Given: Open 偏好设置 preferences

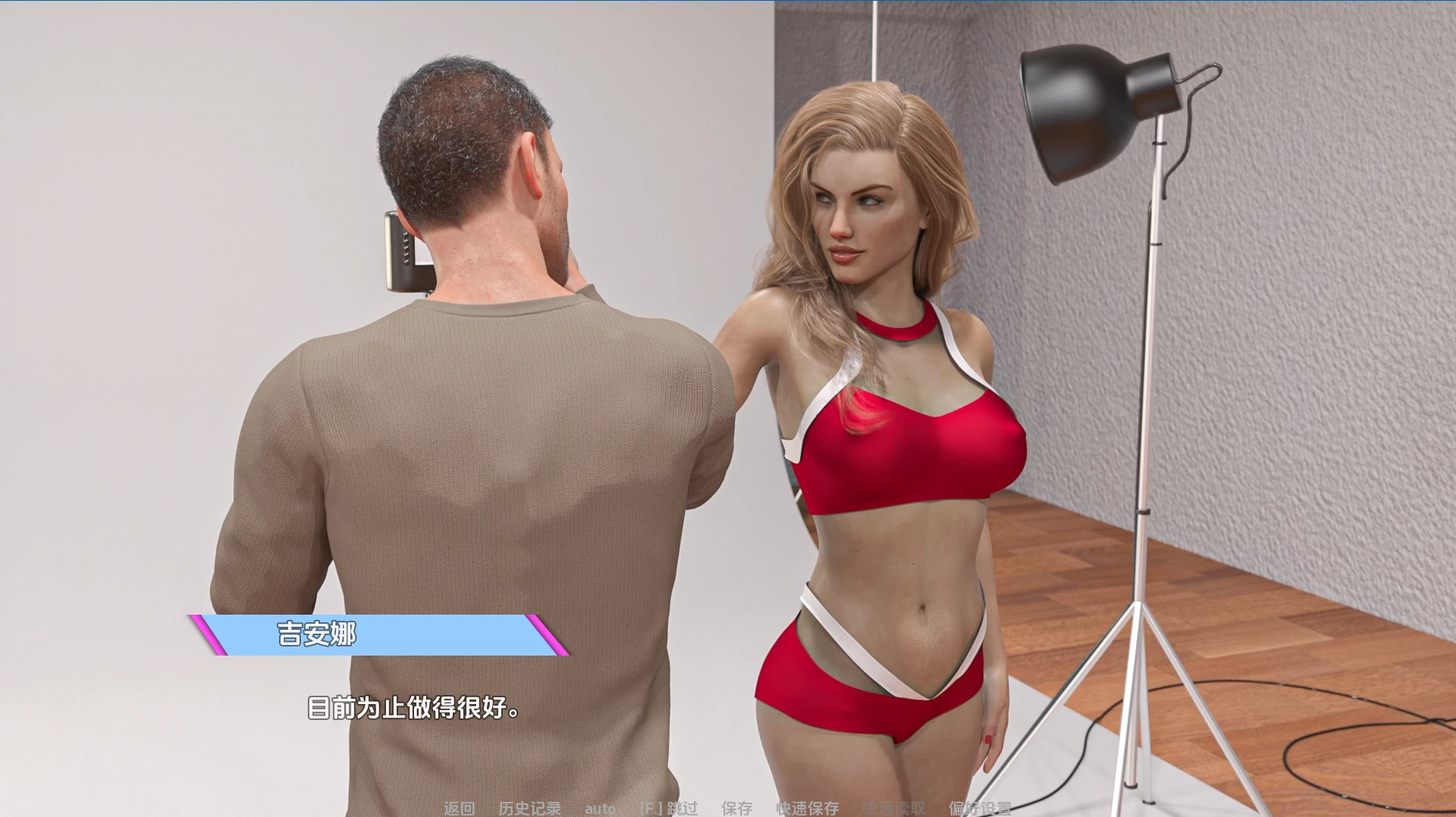Looking at the screenshot, I should tap(980, 808).
